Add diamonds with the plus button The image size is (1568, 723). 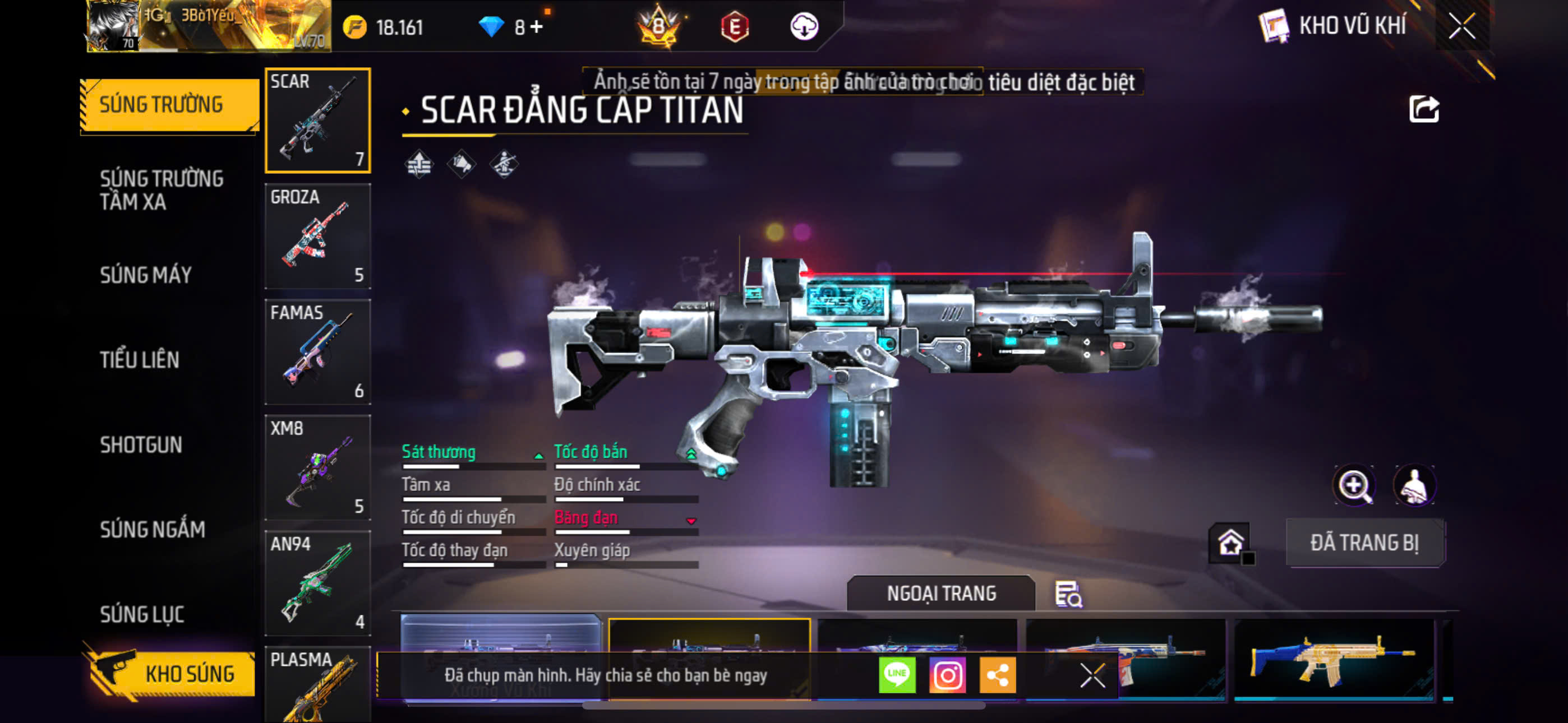click(x=536, y=27)
